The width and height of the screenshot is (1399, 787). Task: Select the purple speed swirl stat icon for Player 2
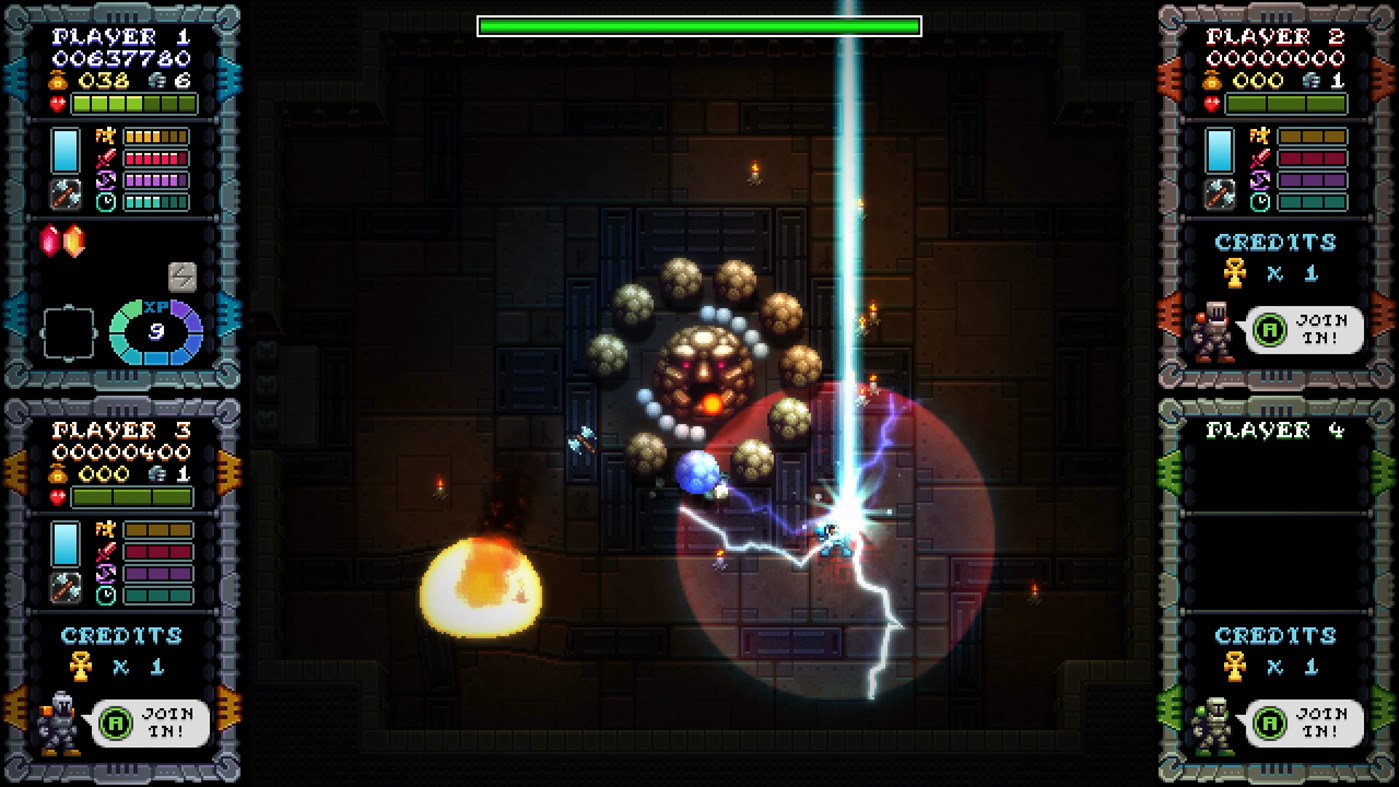pyautogui.click(x=1260, y=180)
